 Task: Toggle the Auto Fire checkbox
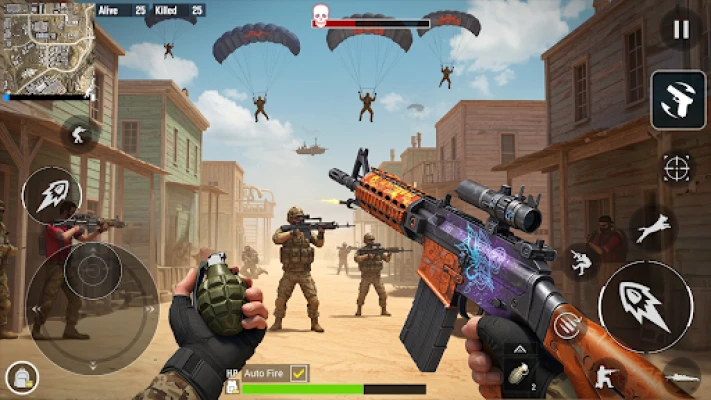298,373
